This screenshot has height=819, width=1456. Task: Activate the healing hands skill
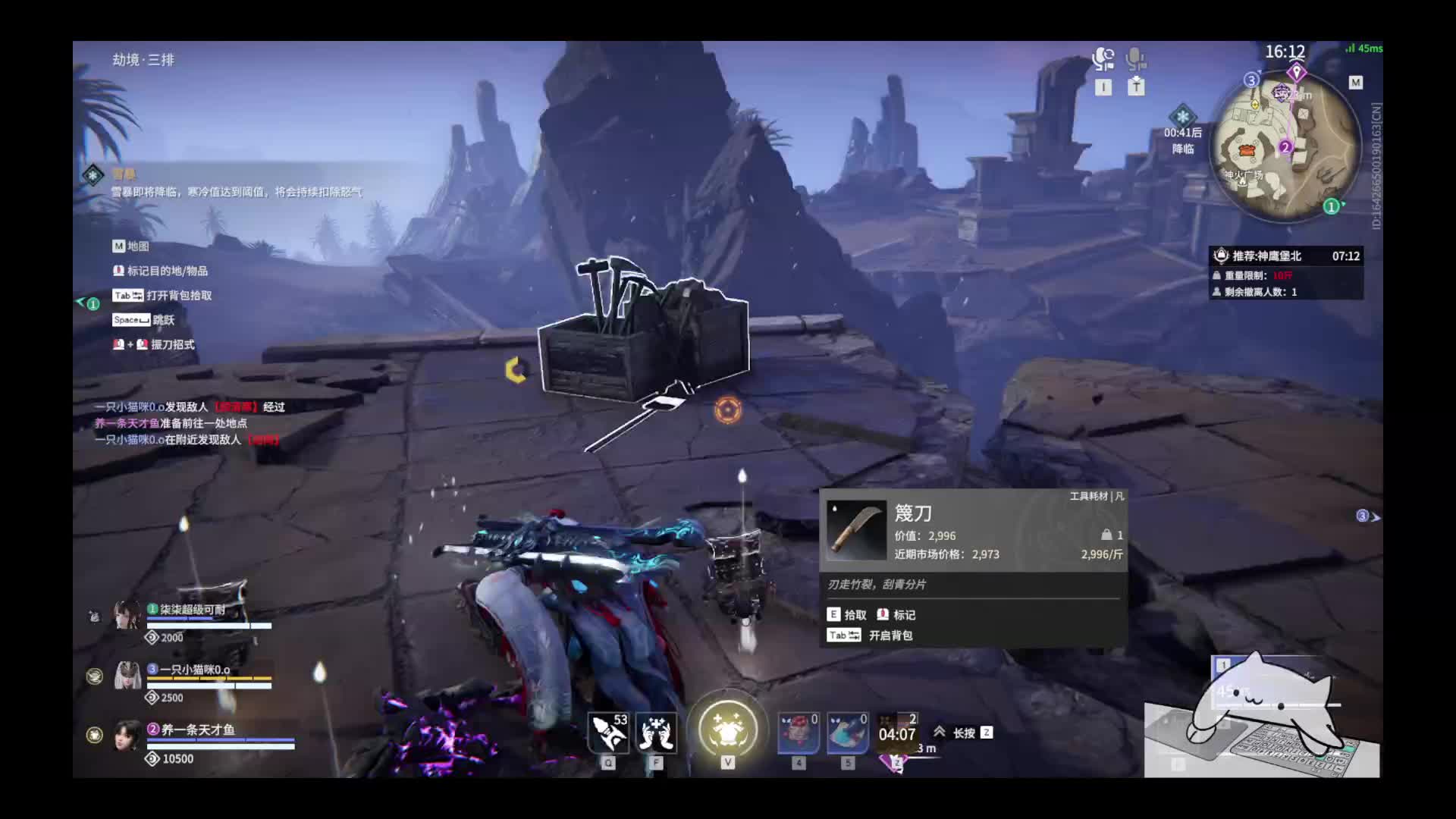click(x=657, y=733)
